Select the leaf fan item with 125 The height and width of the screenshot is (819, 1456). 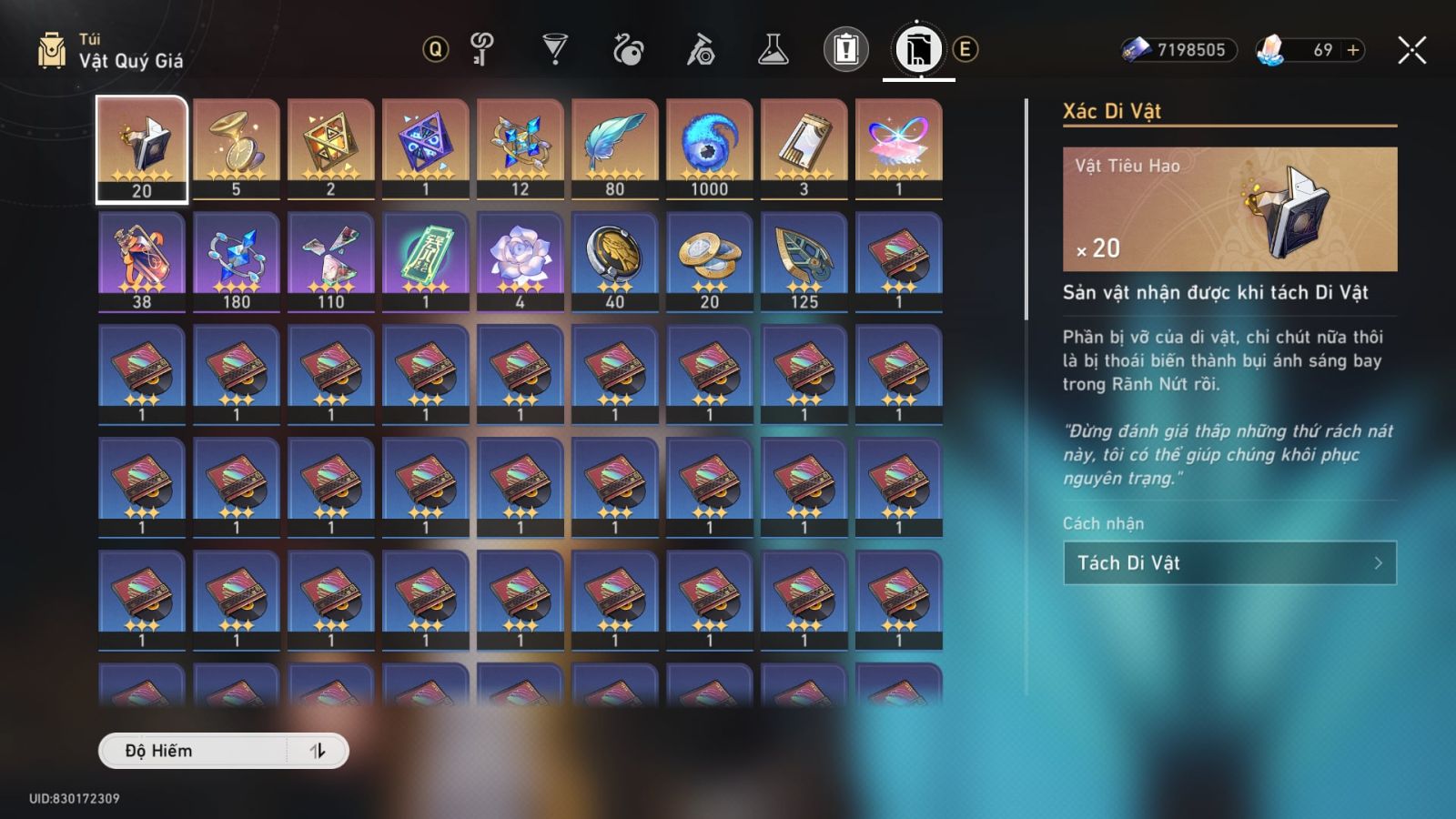click(x=804, y=261)
